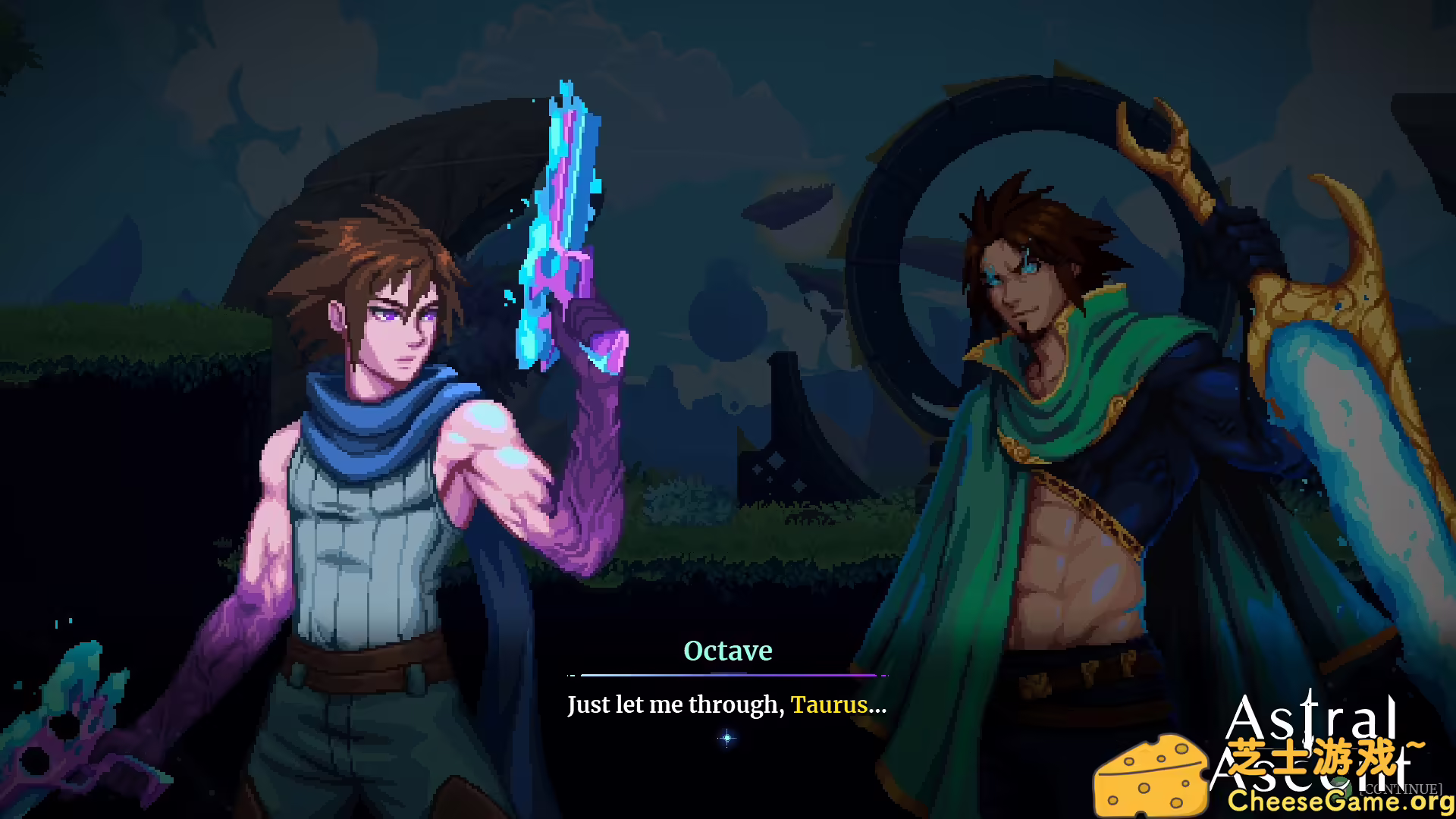This screenshot has width=1456, height=819.
Task: Click the dialogue line Just let me through
Action: 675,705
